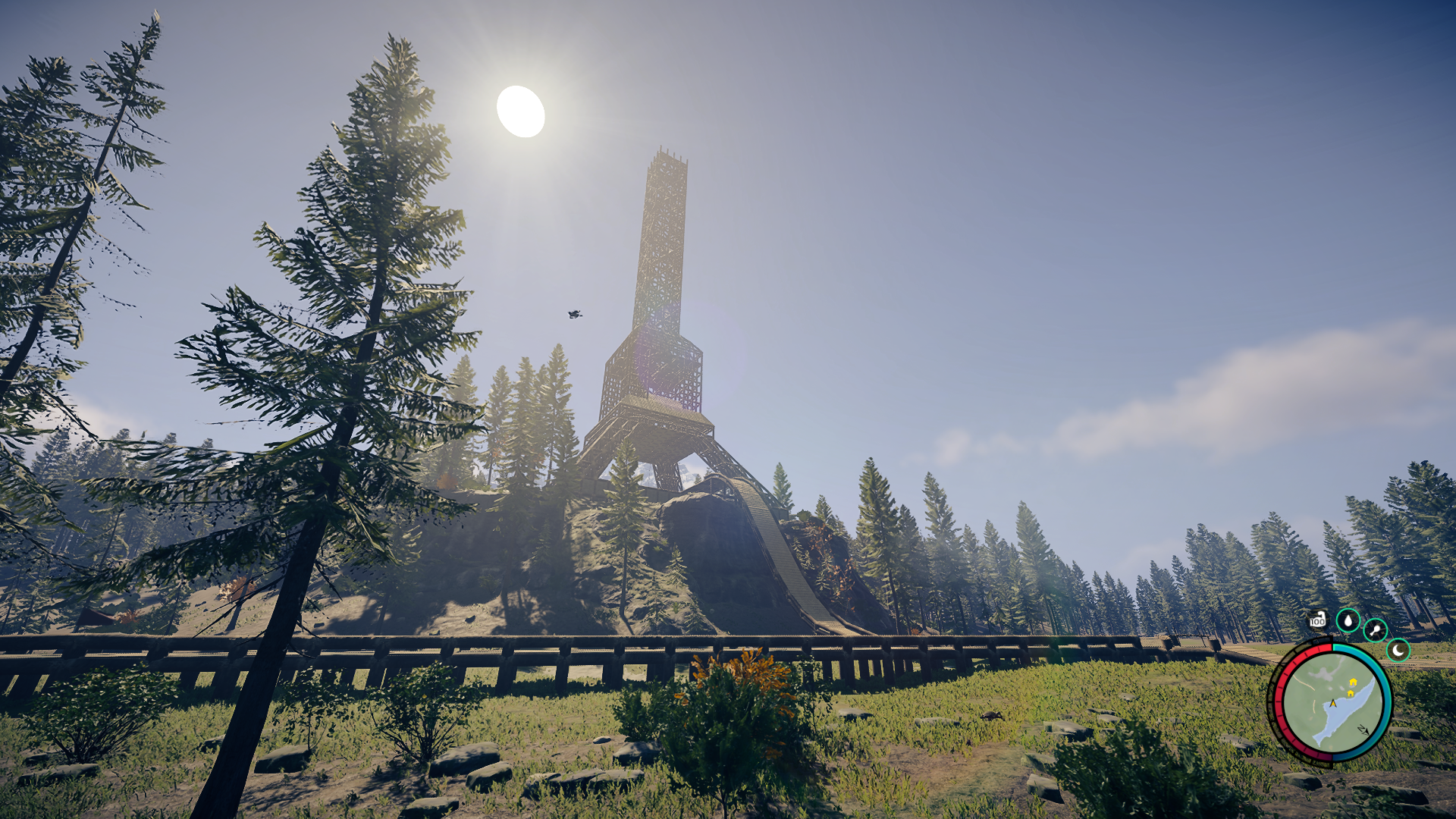Click the ammo counter reading 100
Image resolution: width=1456 pixels, height=819 pixels.
click(x=1317, y=621)
